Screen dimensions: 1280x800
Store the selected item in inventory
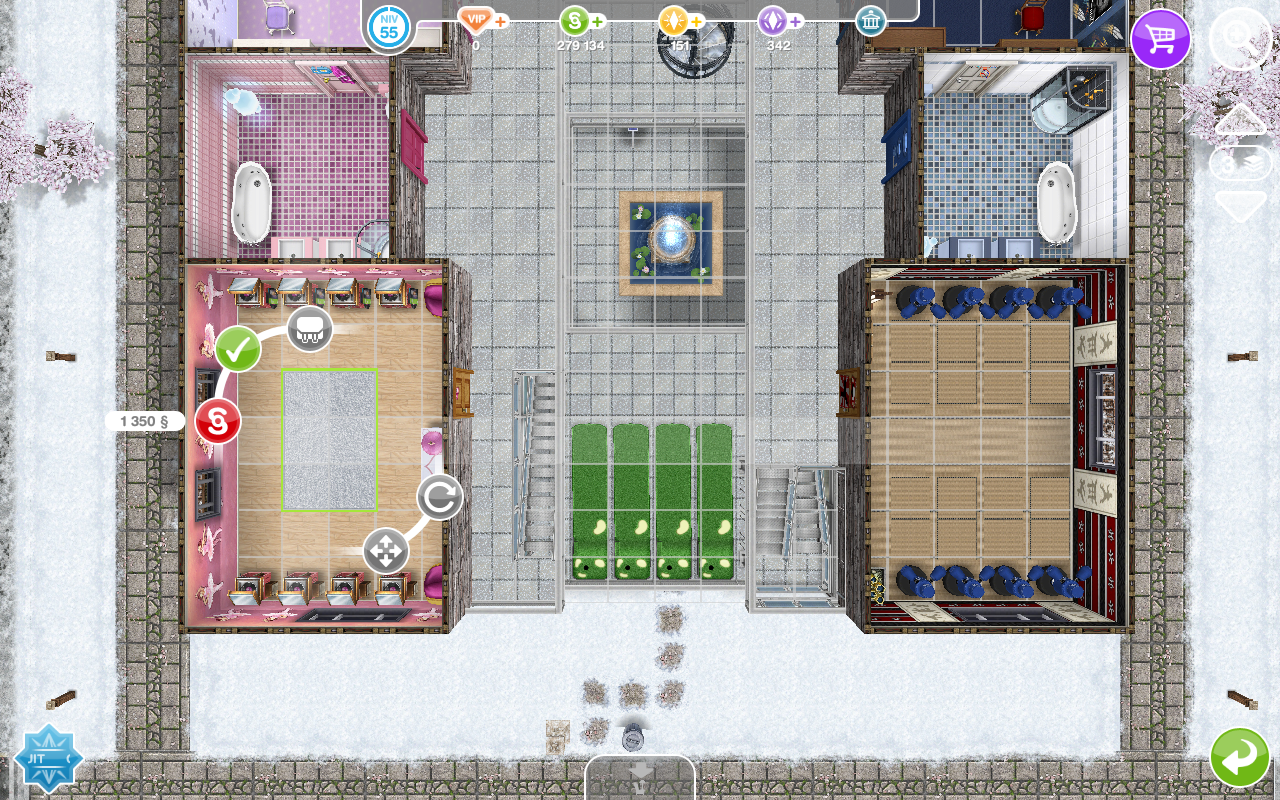click(x=310, y=328)
